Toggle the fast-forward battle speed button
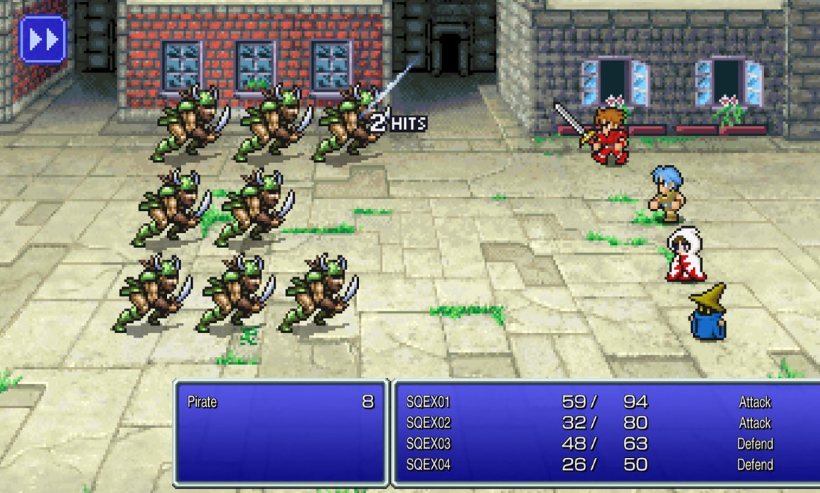This screenshot has width=820, height=493. click(43, 40)
